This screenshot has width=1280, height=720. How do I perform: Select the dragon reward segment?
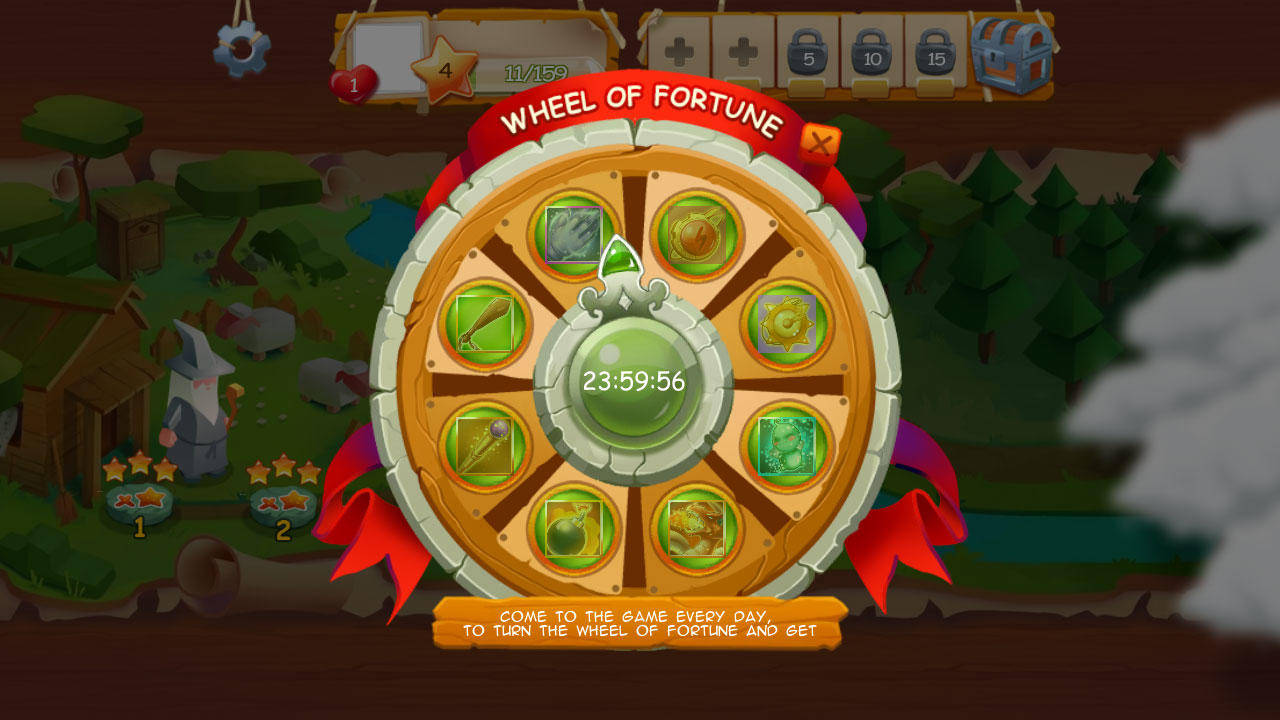coord(696,530)
